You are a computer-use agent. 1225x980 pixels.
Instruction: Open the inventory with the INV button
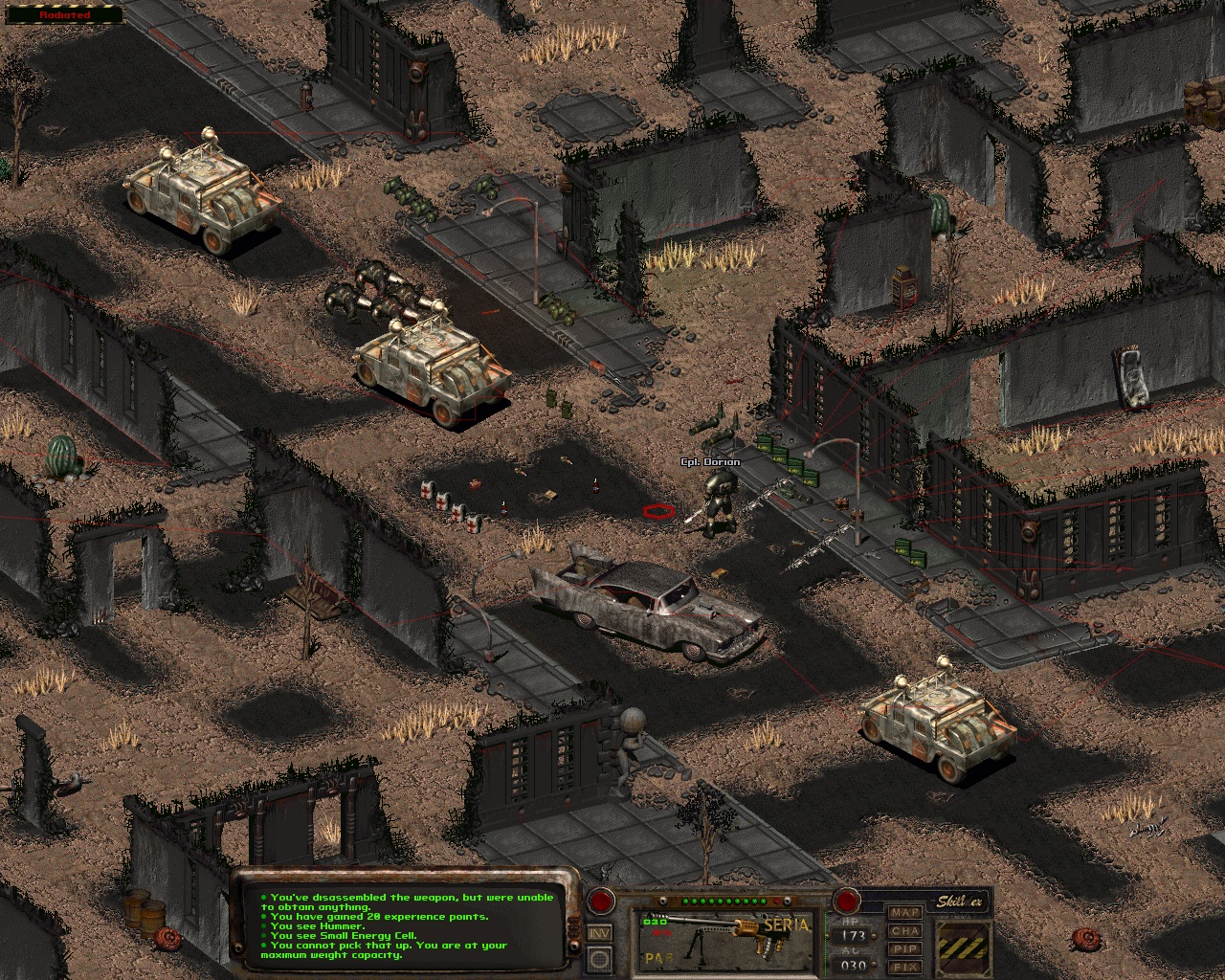click(x=600, y=933)
